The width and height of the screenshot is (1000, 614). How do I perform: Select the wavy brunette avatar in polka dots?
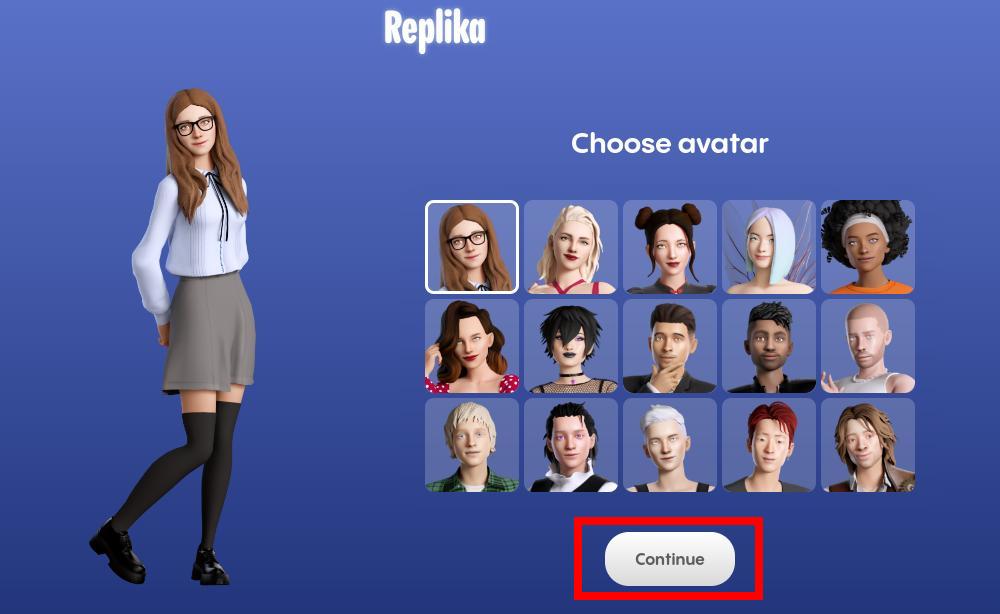coord(472,346)
